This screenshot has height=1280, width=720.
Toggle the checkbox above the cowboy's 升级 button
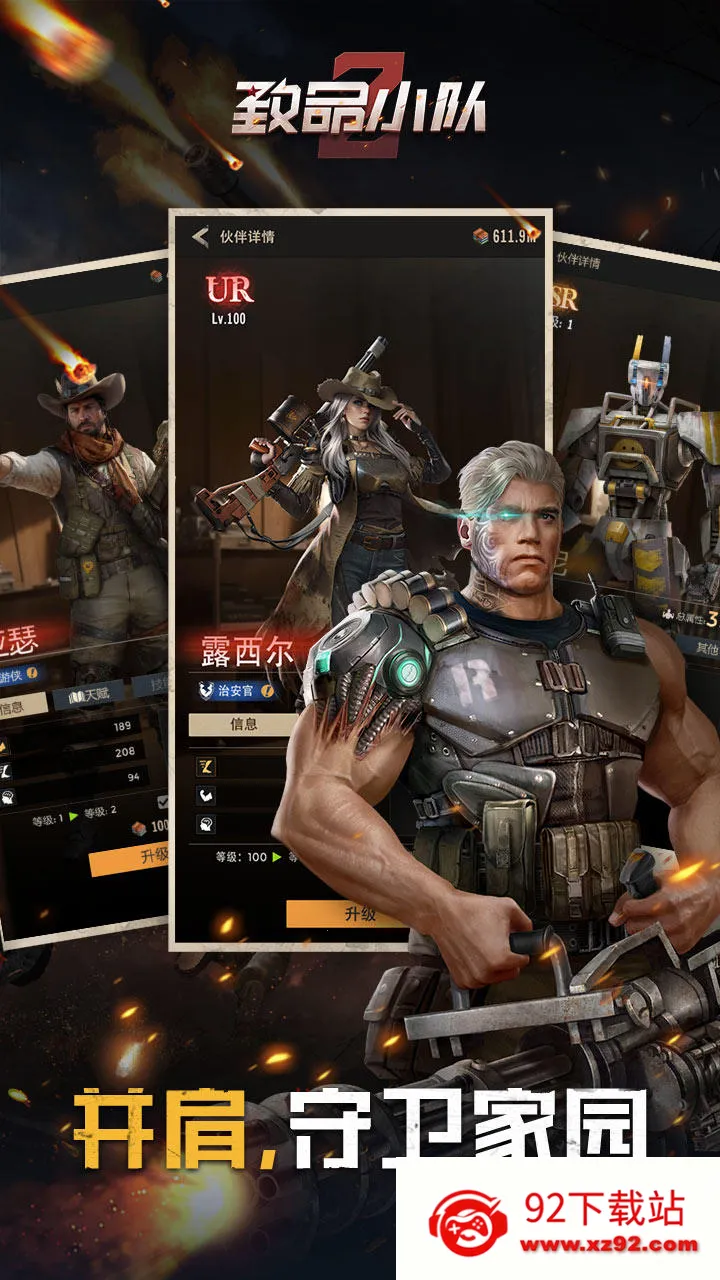point(164,801)
